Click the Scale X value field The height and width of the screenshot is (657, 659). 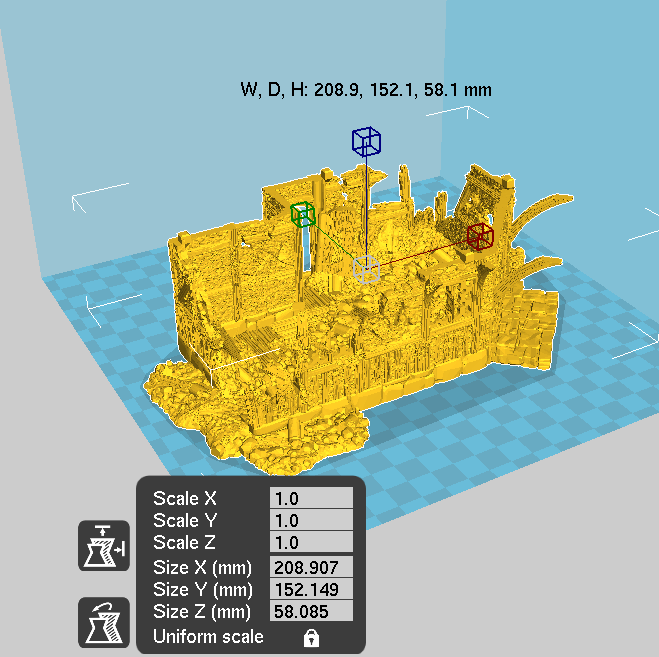(311, 498)
